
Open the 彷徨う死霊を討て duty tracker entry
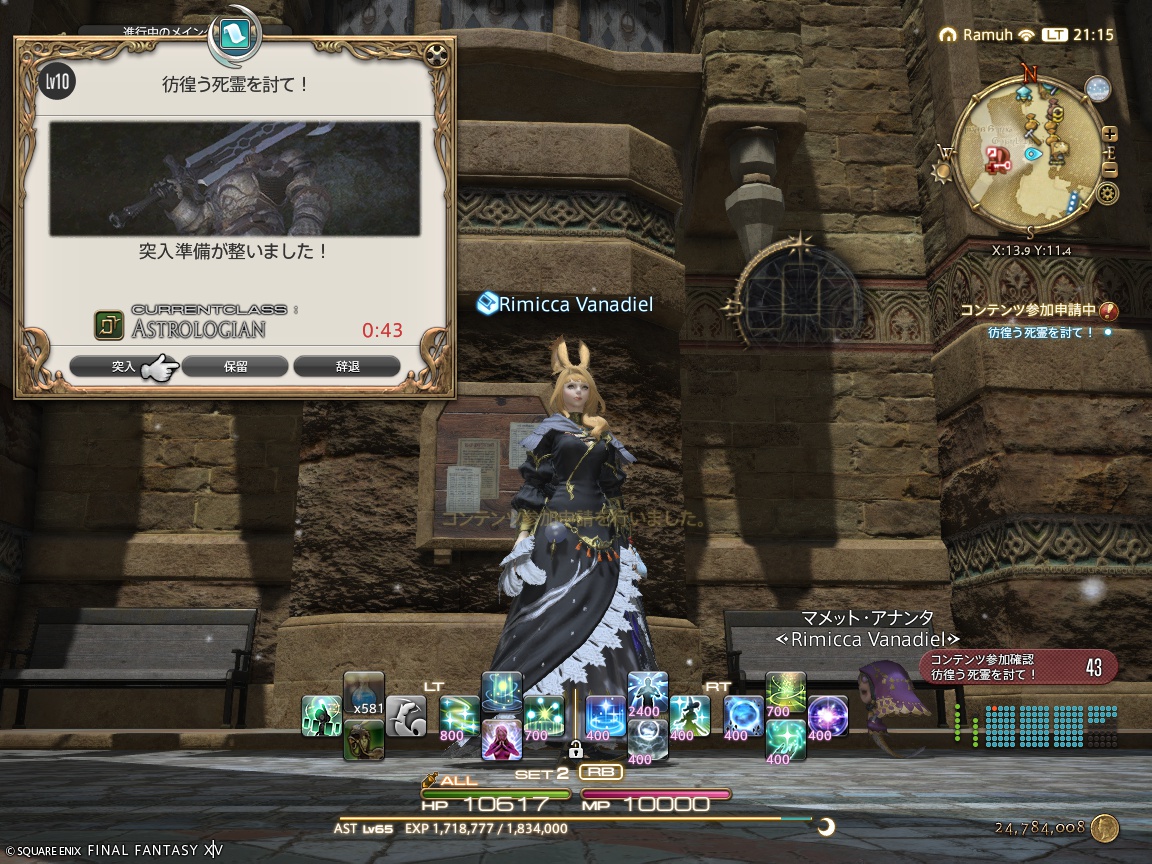click(1040, 333)
